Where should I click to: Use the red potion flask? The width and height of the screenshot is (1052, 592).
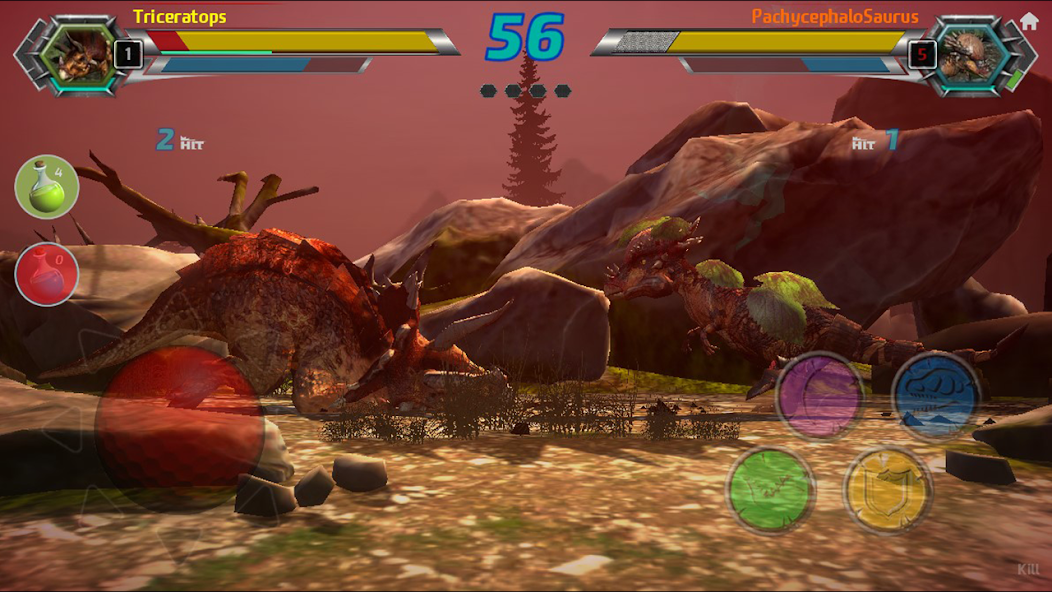pos(47,274)
